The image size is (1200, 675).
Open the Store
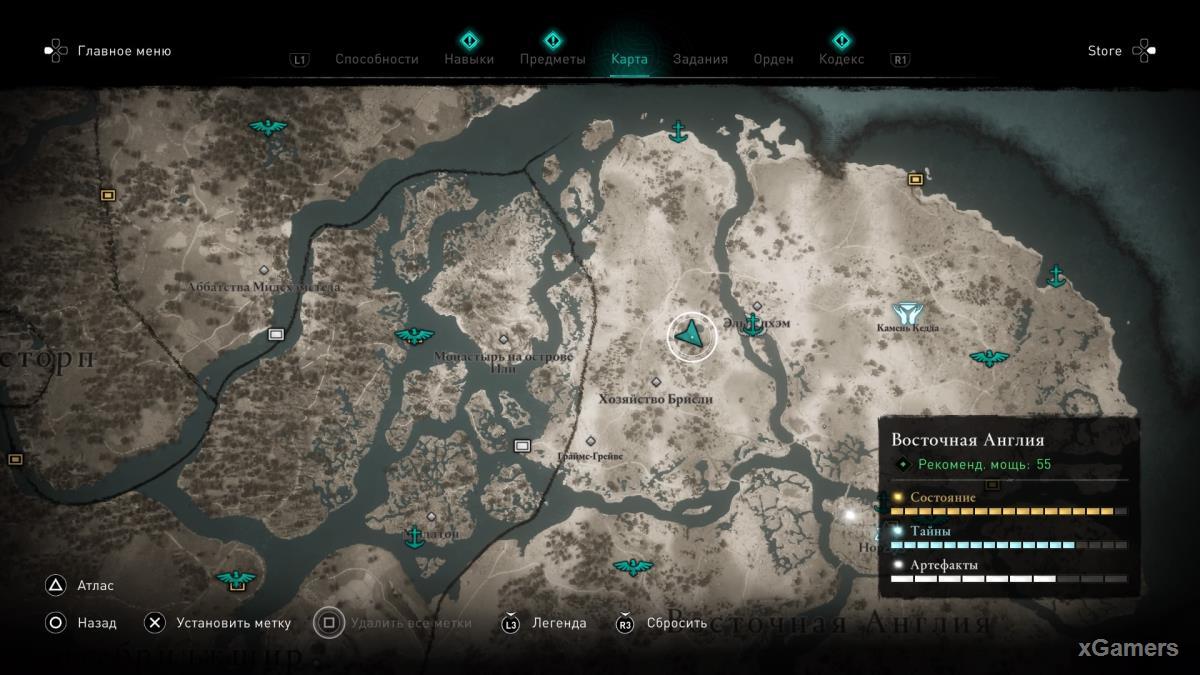click(x=1105, y=51)
